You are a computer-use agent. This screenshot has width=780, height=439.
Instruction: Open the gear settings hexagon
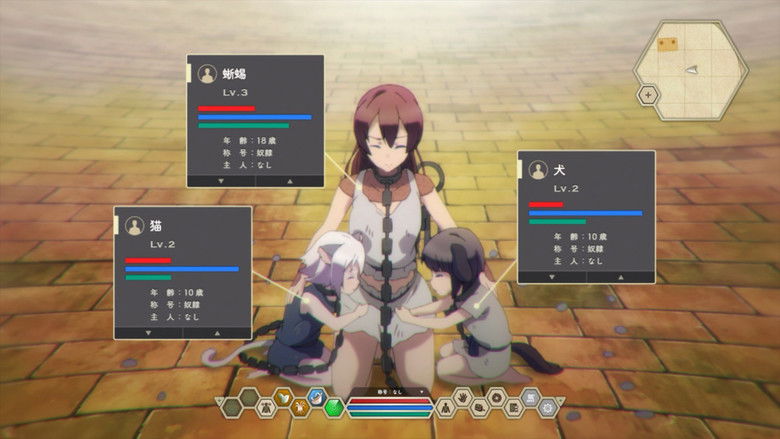coord(547,407)
